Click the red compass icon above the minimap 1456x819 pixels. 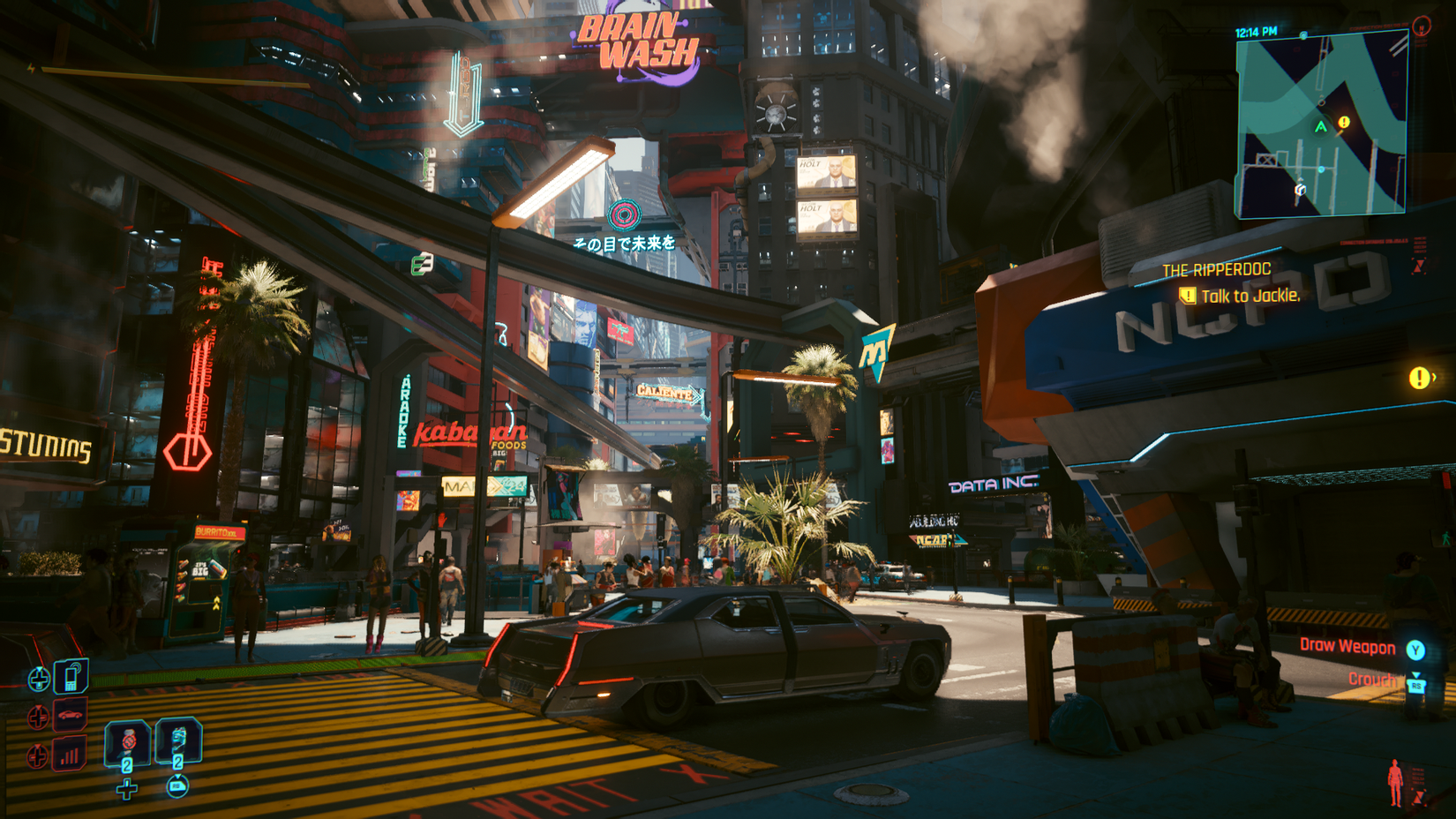click(x=1422, y=26)
